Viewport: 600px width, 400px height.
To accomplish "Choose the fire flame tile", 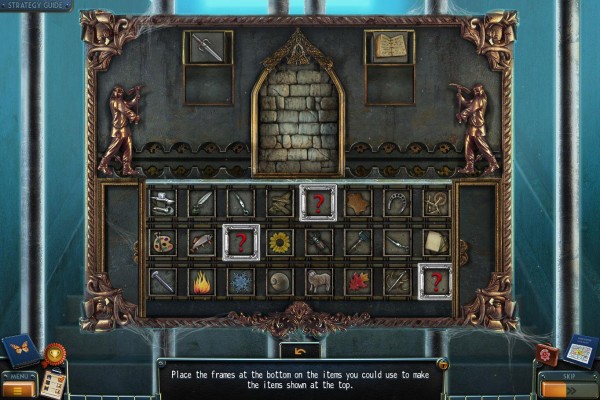I will tap(201, 281).
